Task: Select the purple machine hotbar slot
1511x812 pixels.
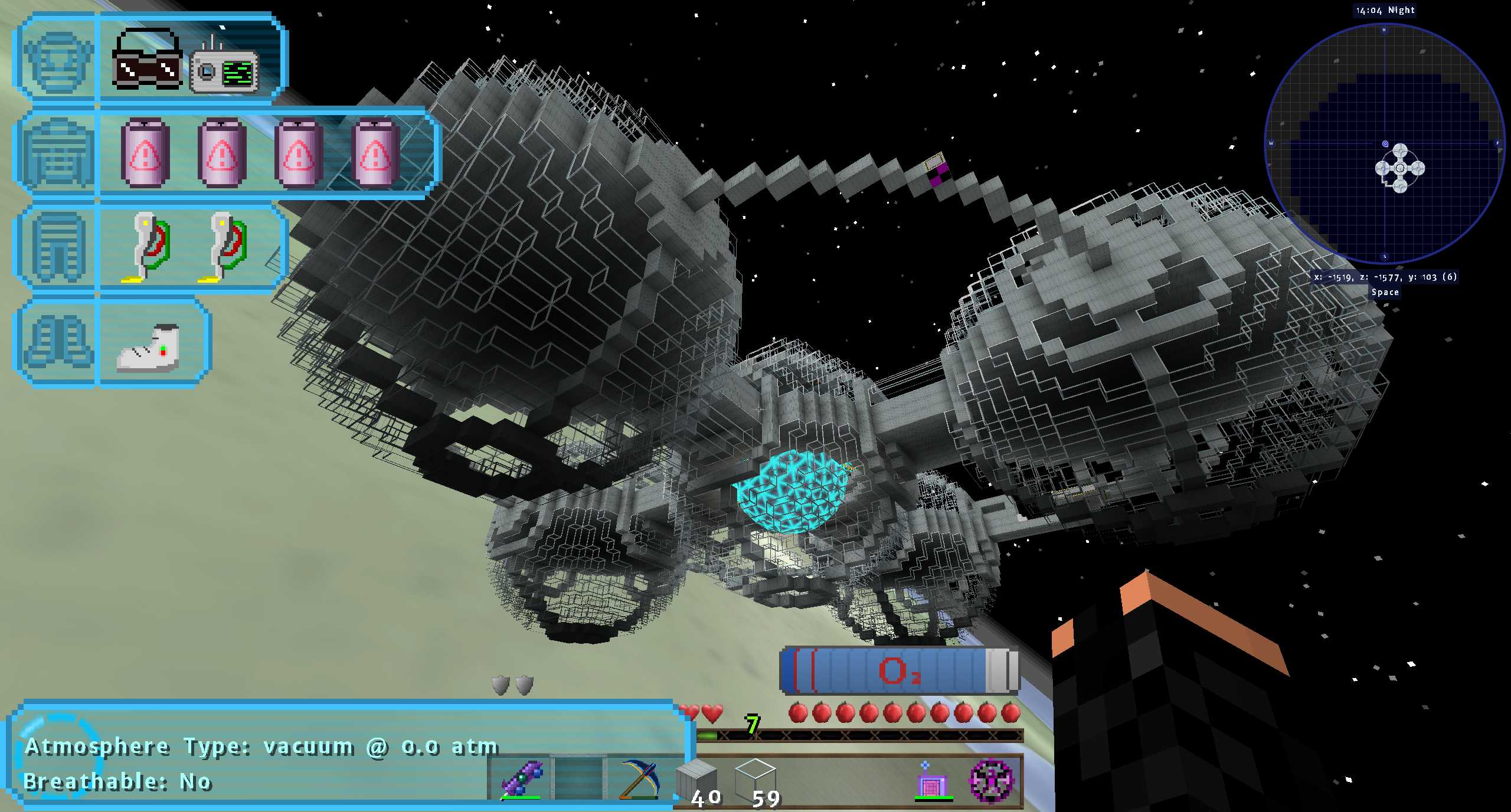Action: tap(932, 780)
